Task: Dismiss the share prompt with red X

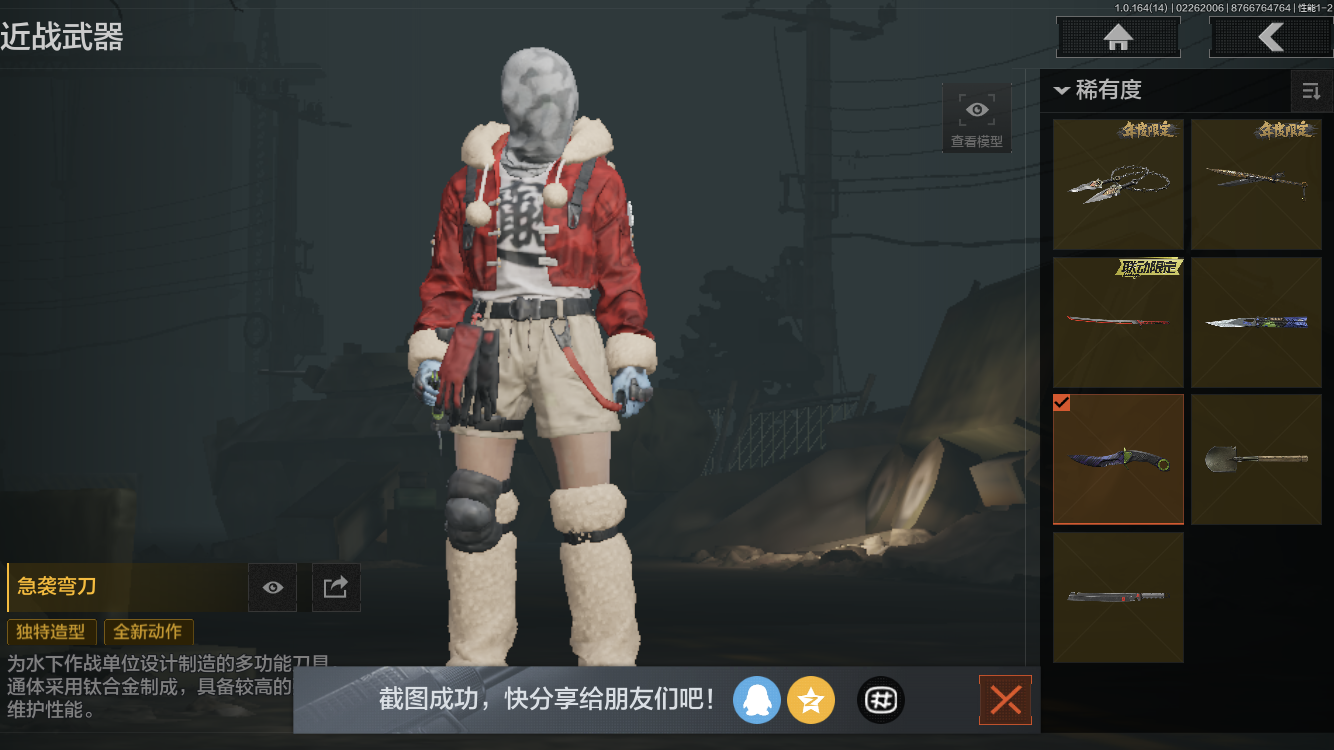Action: [x=1005, y=700]
